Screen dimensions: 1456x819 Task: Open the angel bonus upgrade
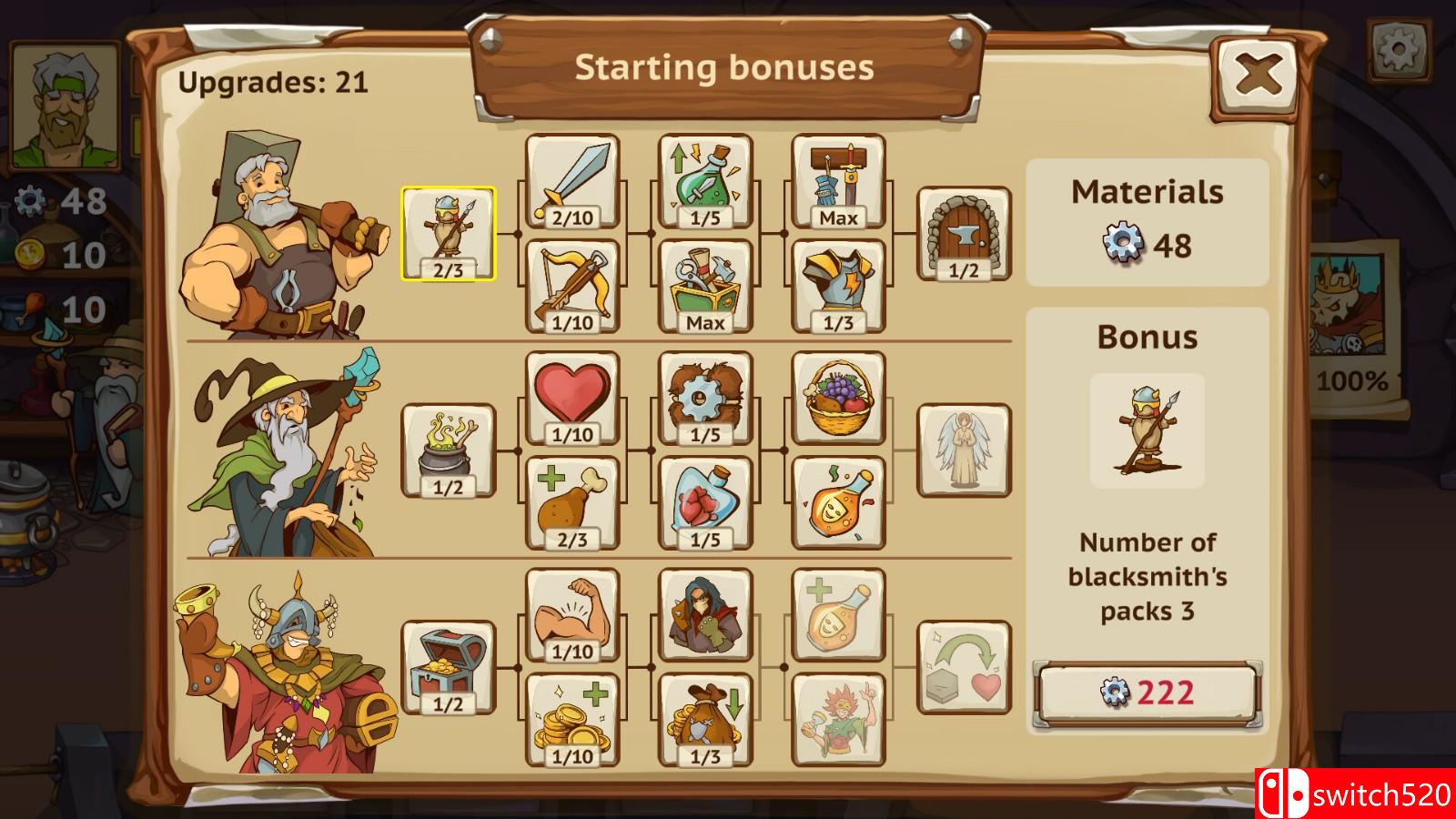click(x=964, y=447)
